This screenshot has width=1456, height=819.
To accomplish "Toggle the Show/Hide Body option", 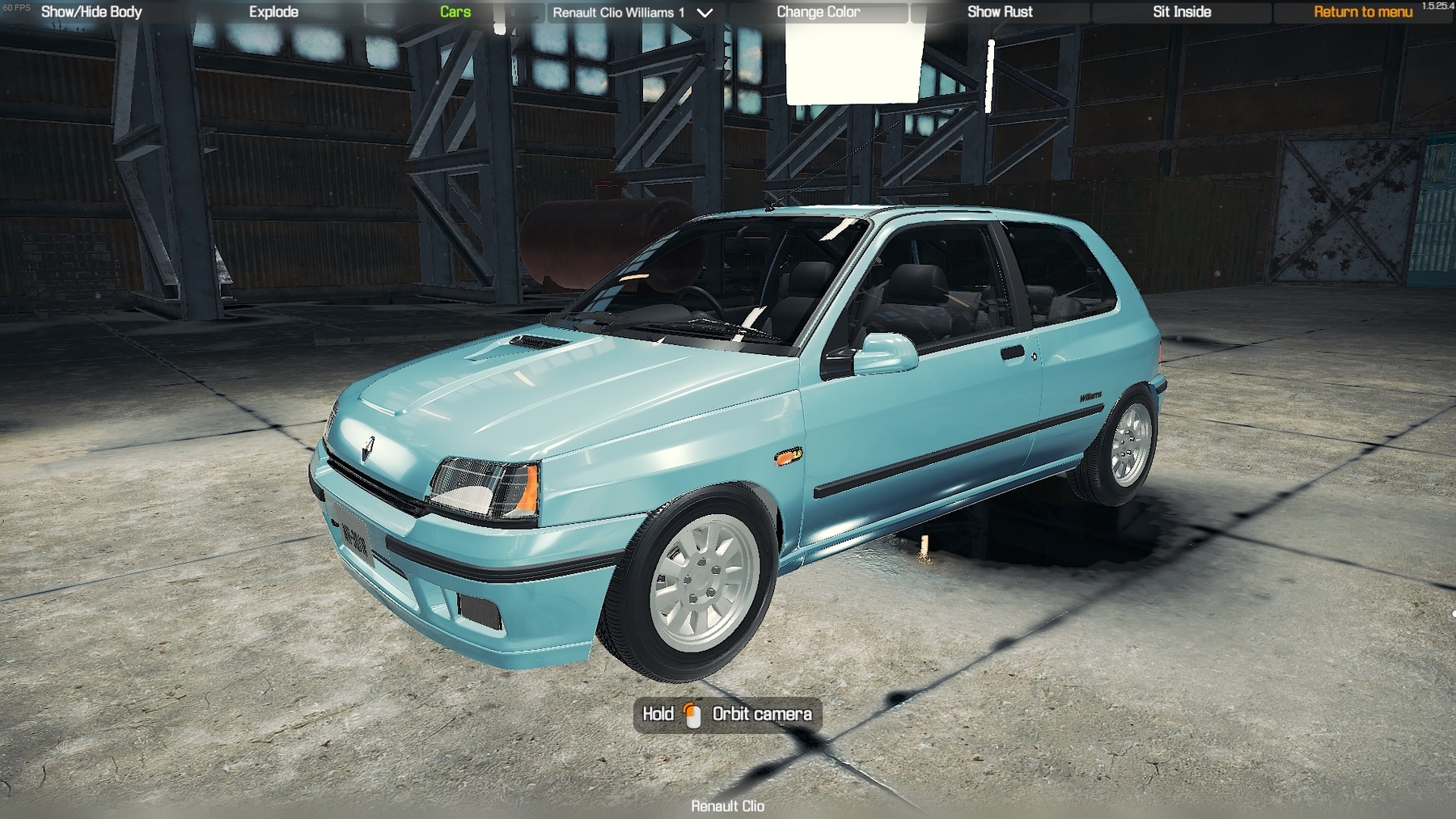I will 91,12.
